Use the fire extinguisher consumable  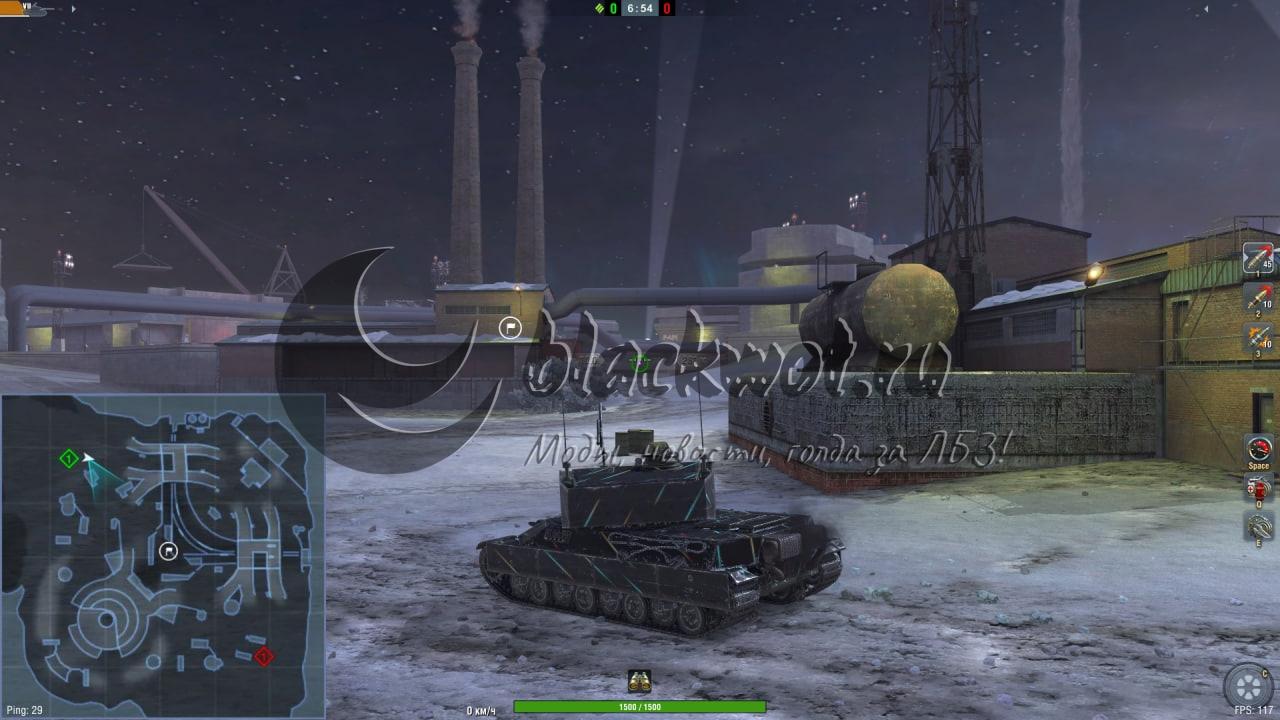pos(1258,490)
